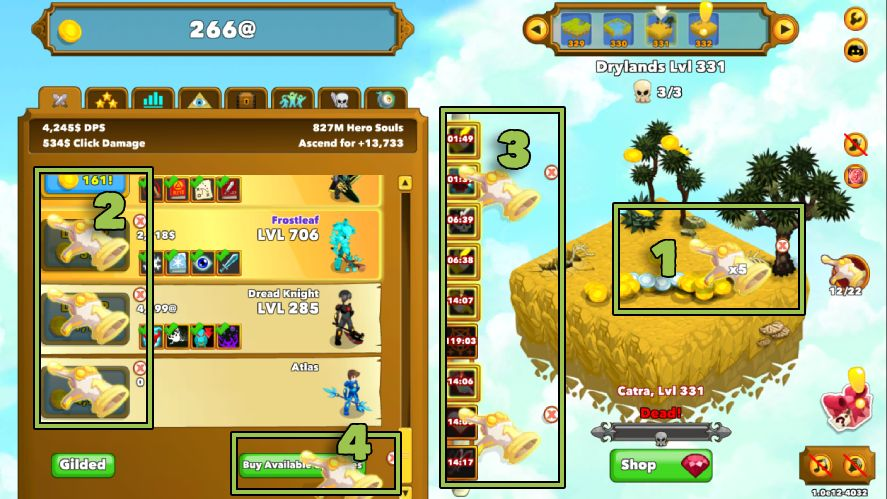Click the Gilded button
This screenshot has width=887, height=499.
83,465
